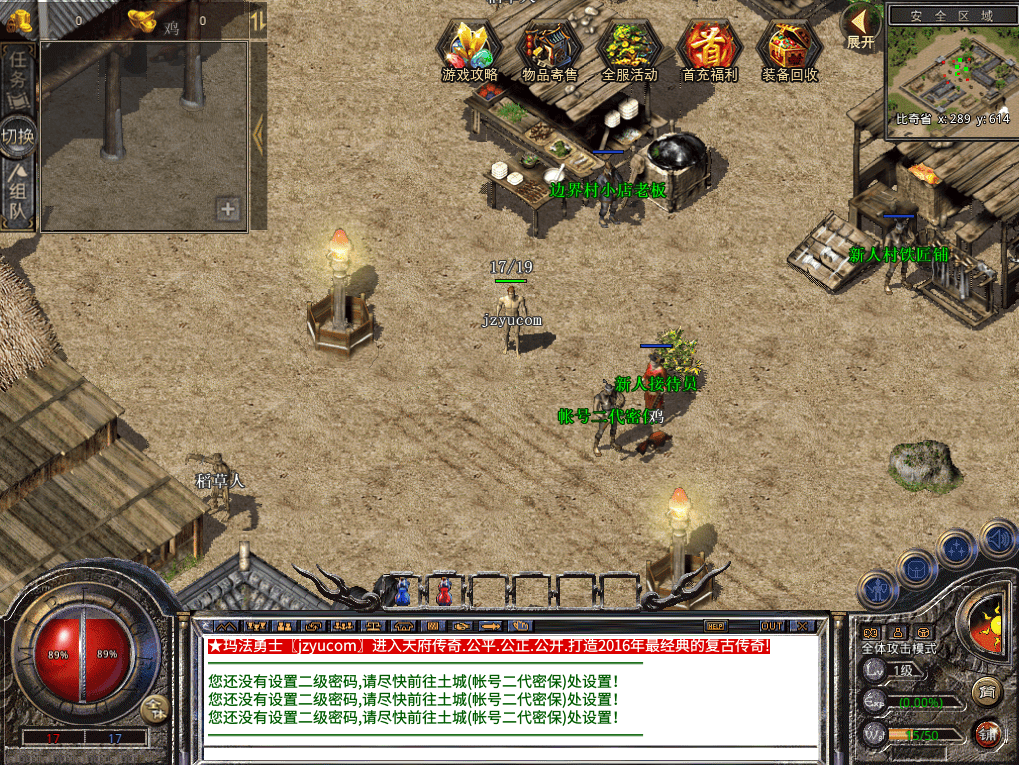Open the character equipment round button
This screenshot has width=1019, height=765.
(878, 590)
